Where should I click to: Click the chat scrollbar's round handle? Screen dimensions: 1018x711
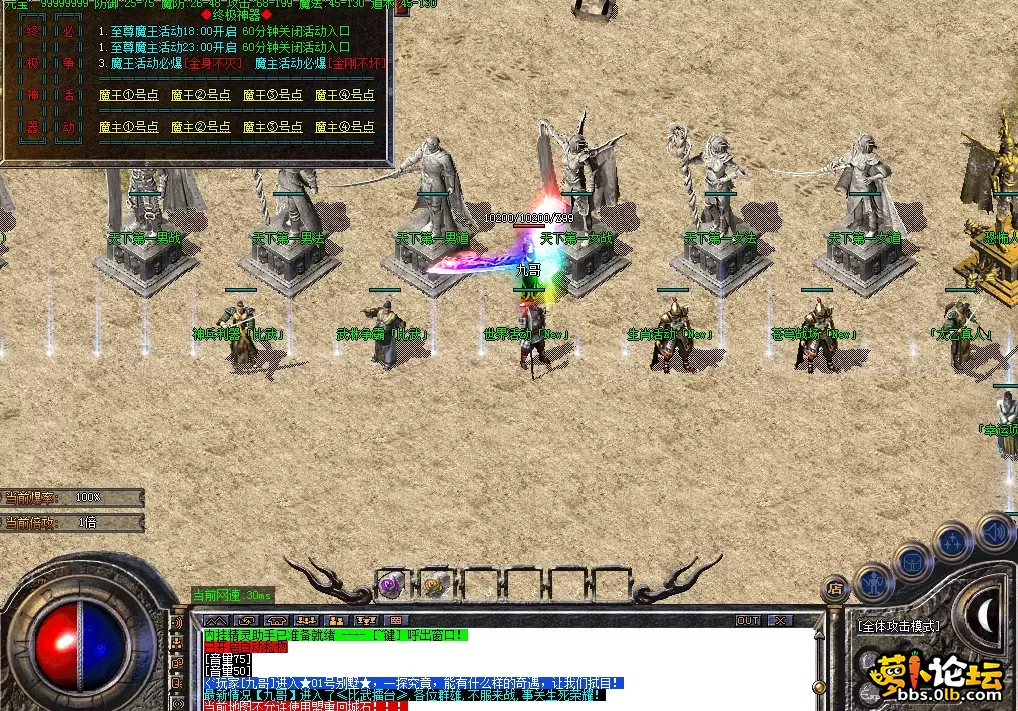point(819,687)
